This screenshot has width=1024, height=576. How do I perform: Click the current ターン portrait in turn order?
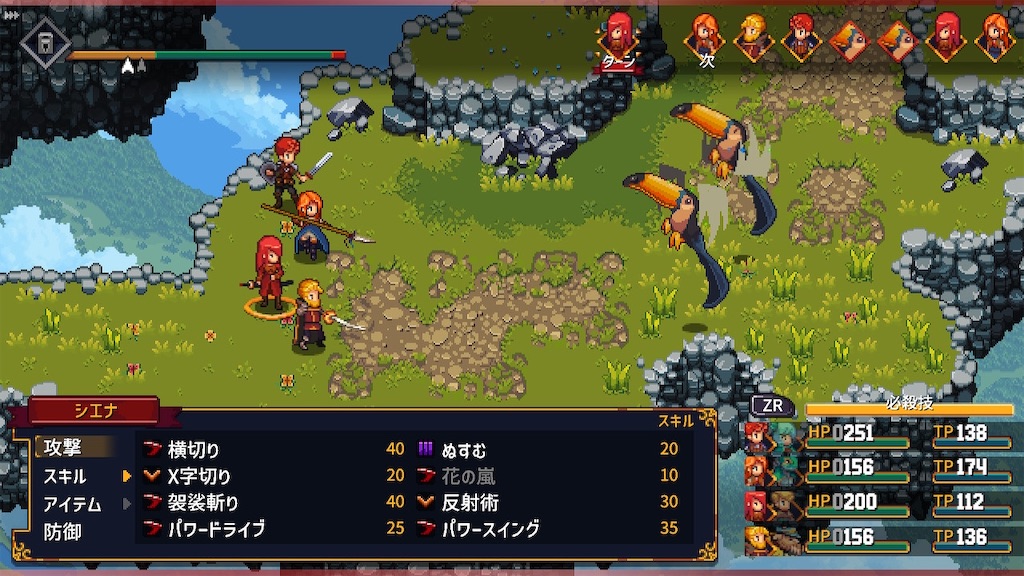click(x=619, y=40)
